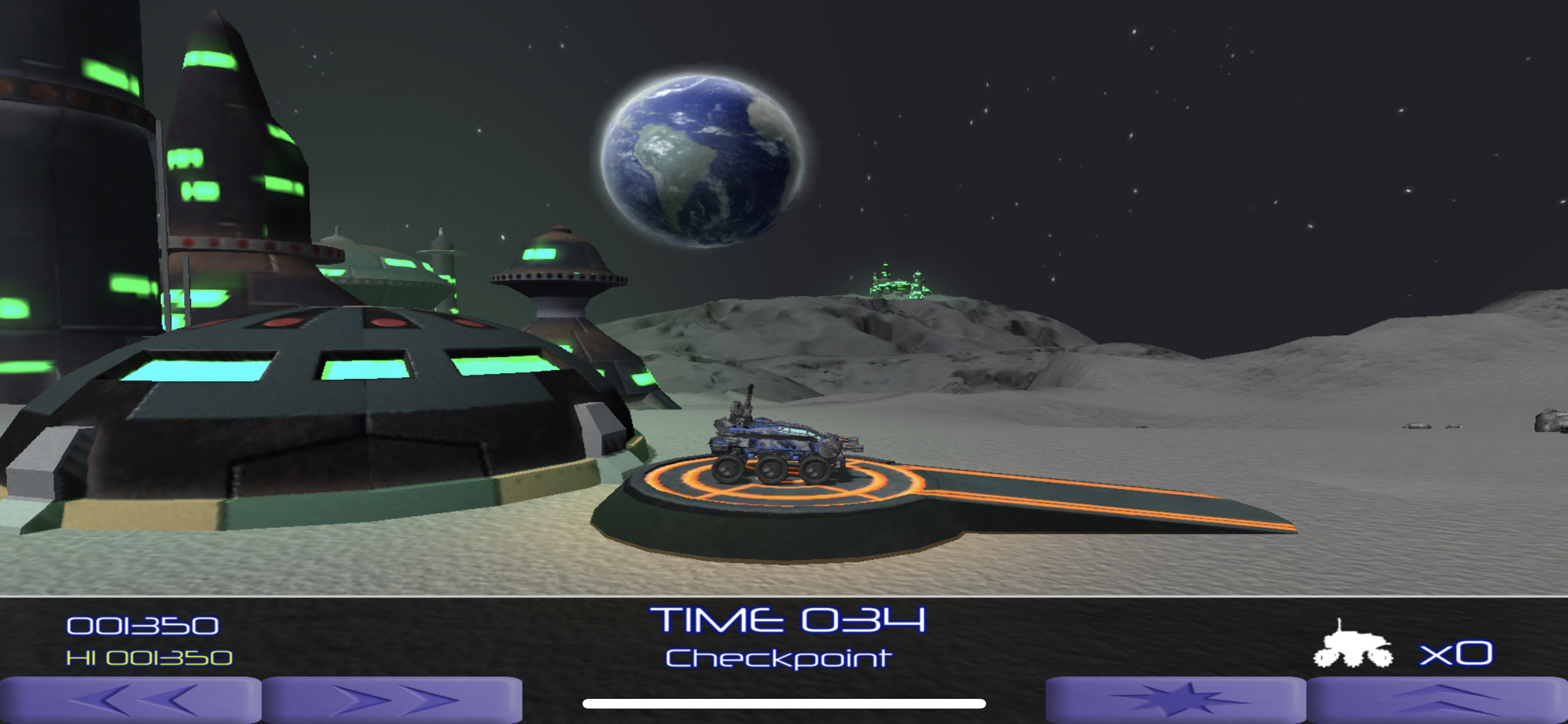1568x724 pixels.
Task: Fire using the starburst button
Action: coord(1175,700)
